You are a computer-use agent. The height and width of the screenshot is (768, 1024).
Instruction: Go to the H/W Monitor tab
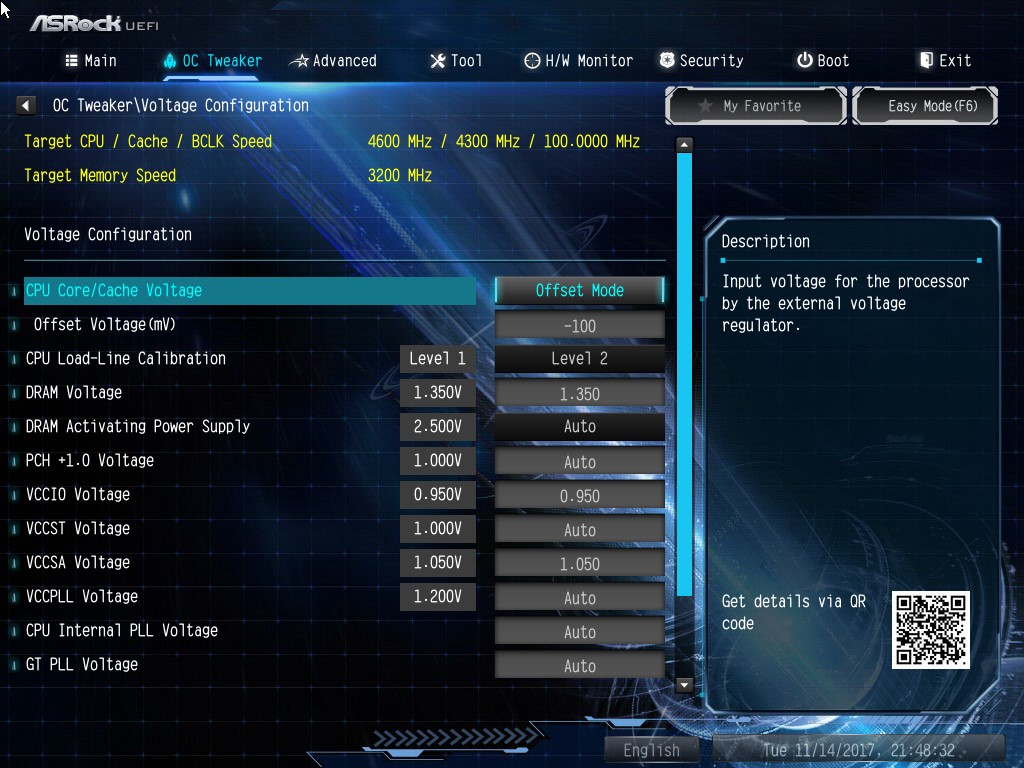click(x=578, y=61)
